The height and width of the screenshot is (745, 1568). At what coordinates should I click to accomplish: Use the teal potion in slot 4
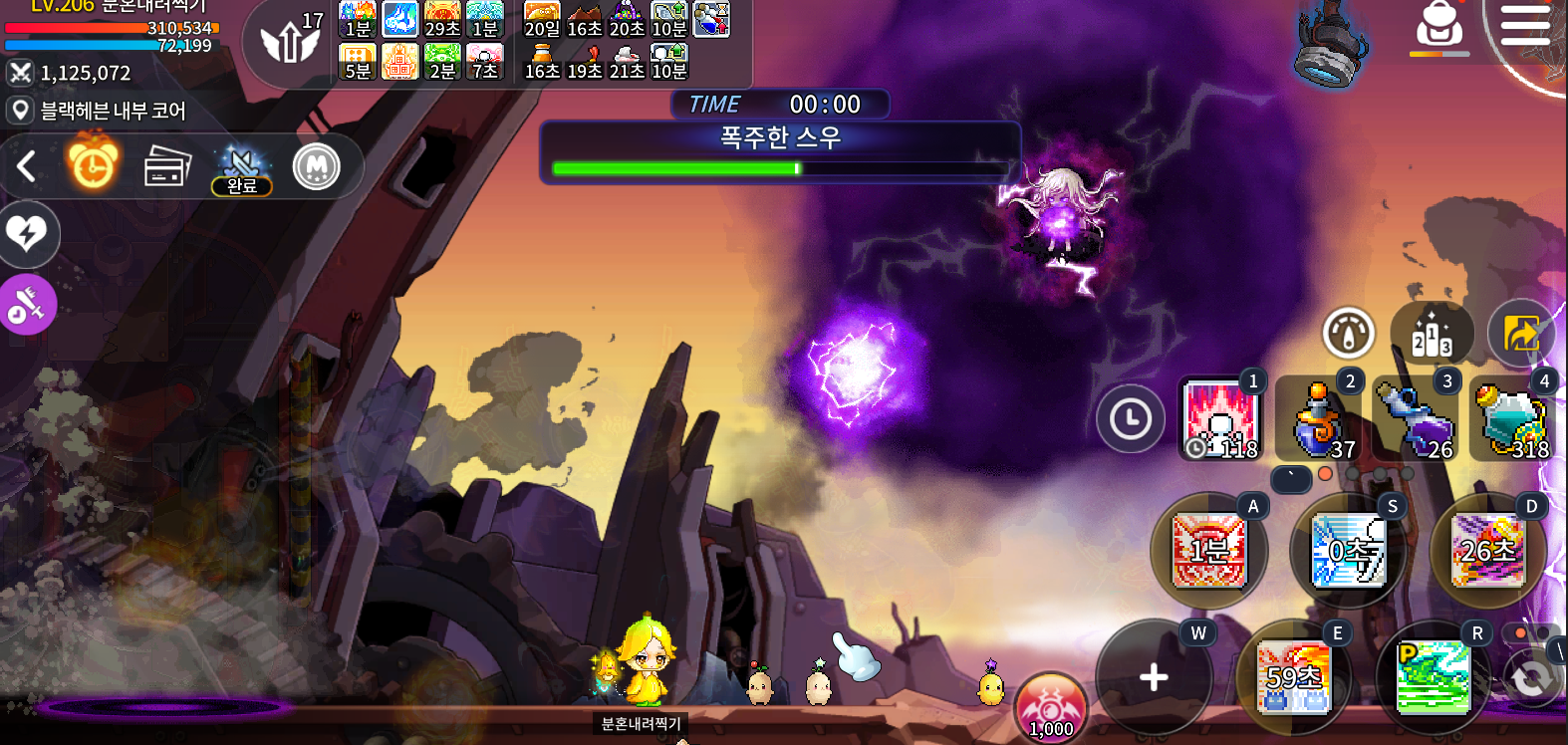[x=1512, y=418]
